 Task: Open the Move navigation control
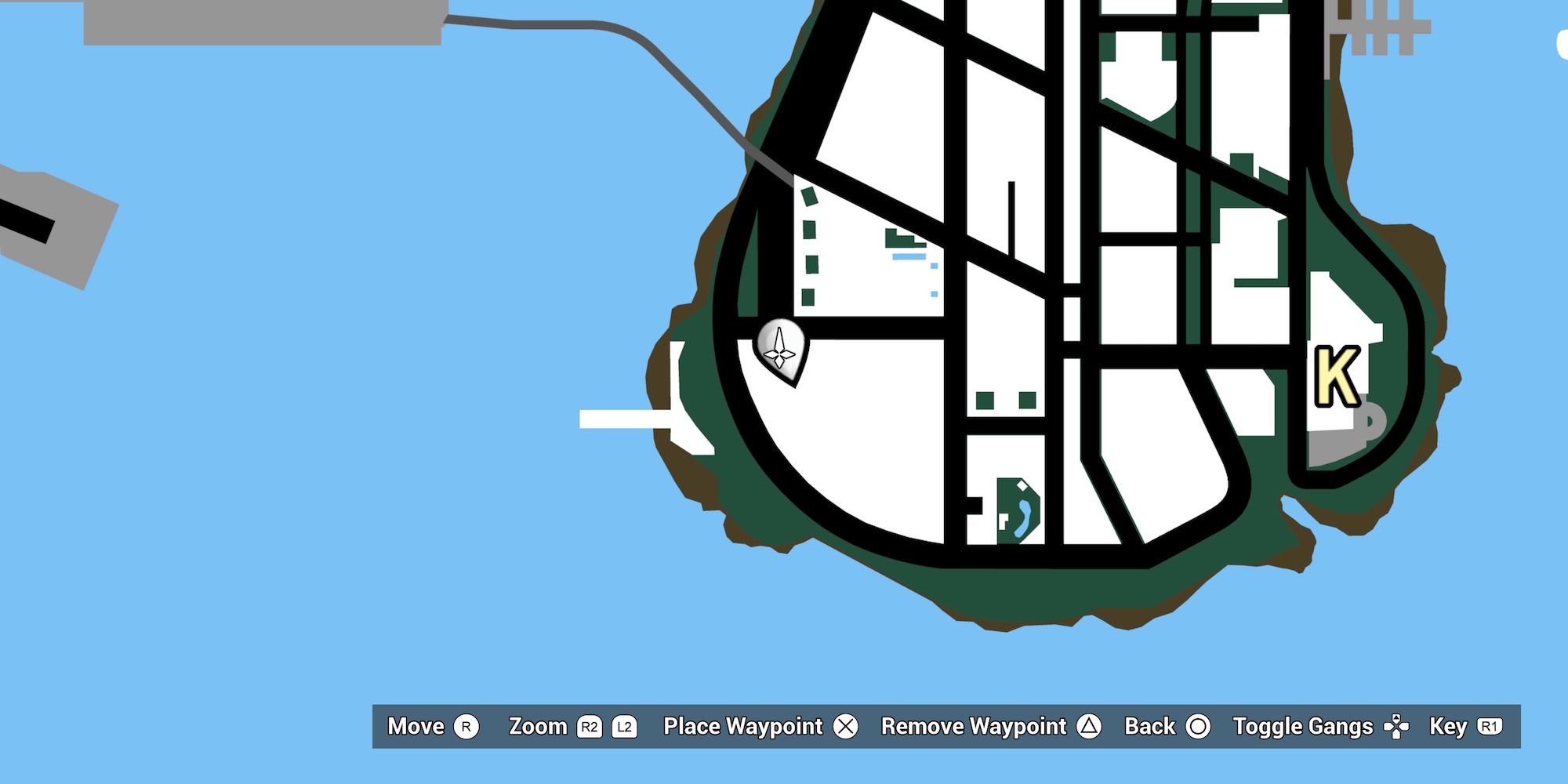click(x=416, y=727)
